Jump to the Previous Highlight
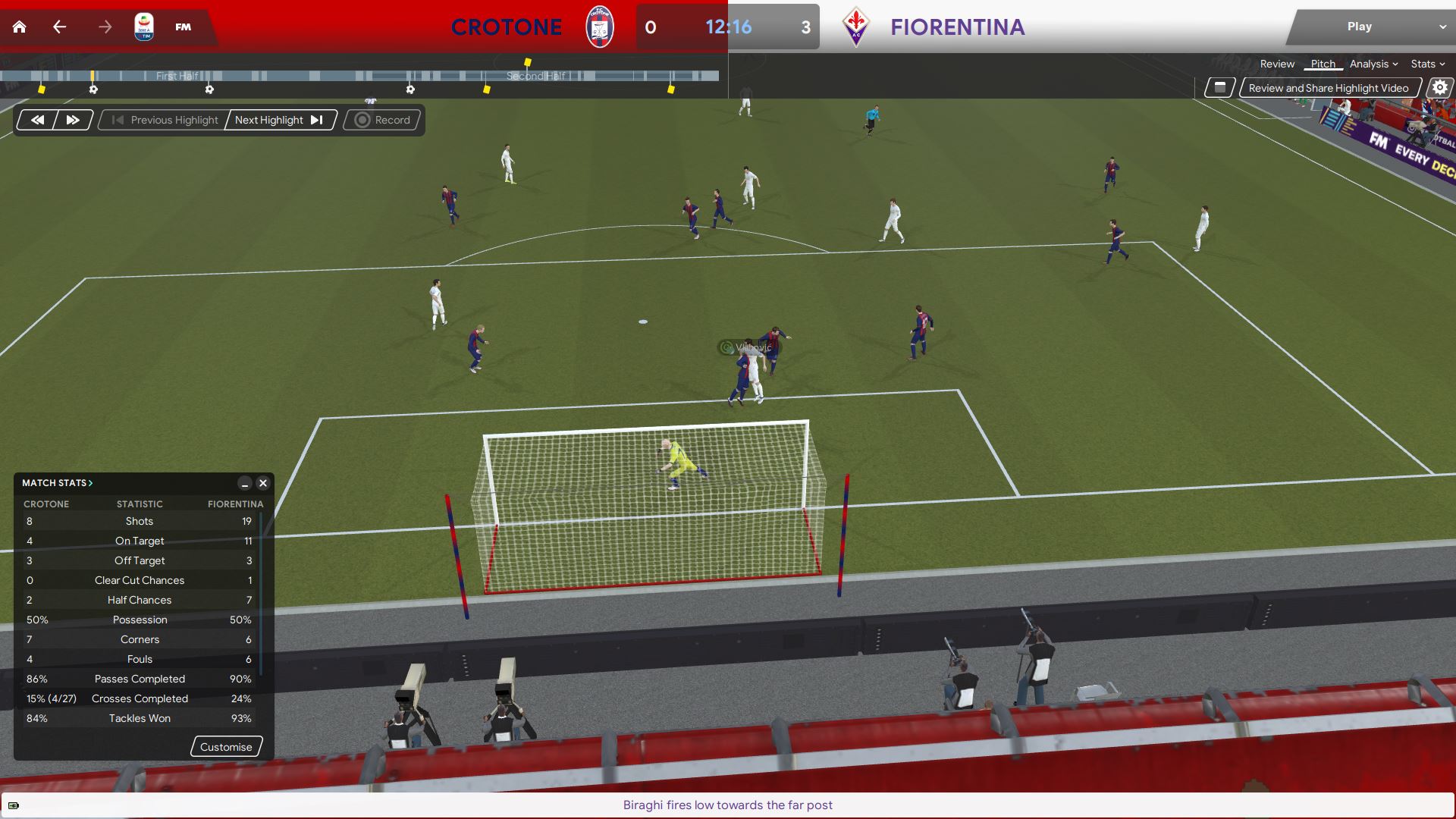 165,120
